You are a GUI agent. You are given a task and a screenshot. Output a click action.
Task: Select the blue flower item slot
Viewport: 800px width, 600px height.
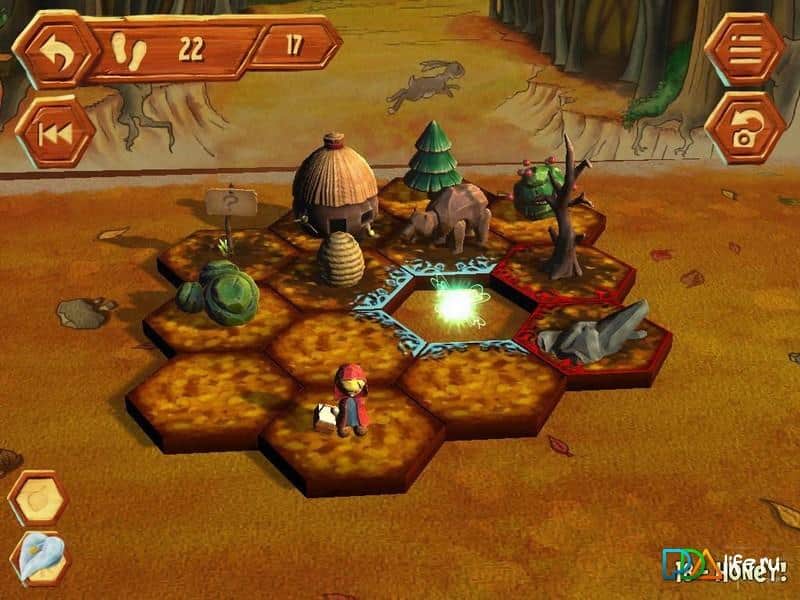[x=40, y=558]
